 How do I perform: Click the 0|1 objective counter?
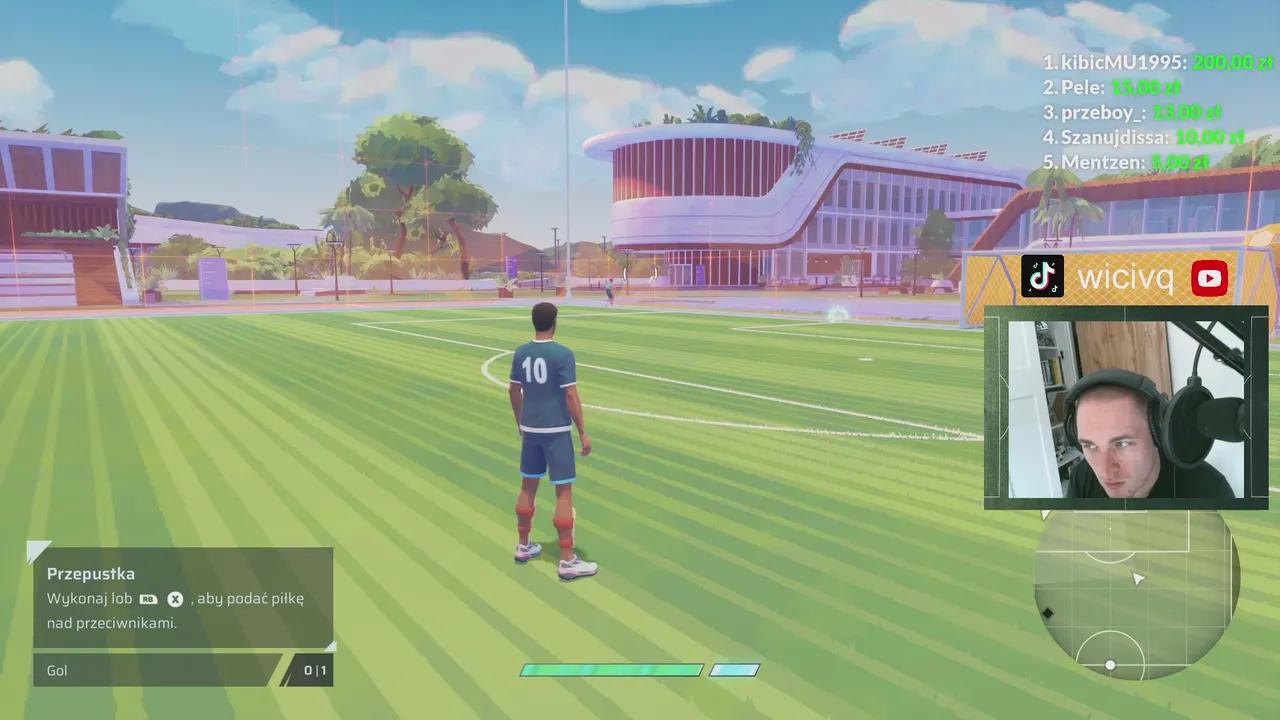click(314, 670)
